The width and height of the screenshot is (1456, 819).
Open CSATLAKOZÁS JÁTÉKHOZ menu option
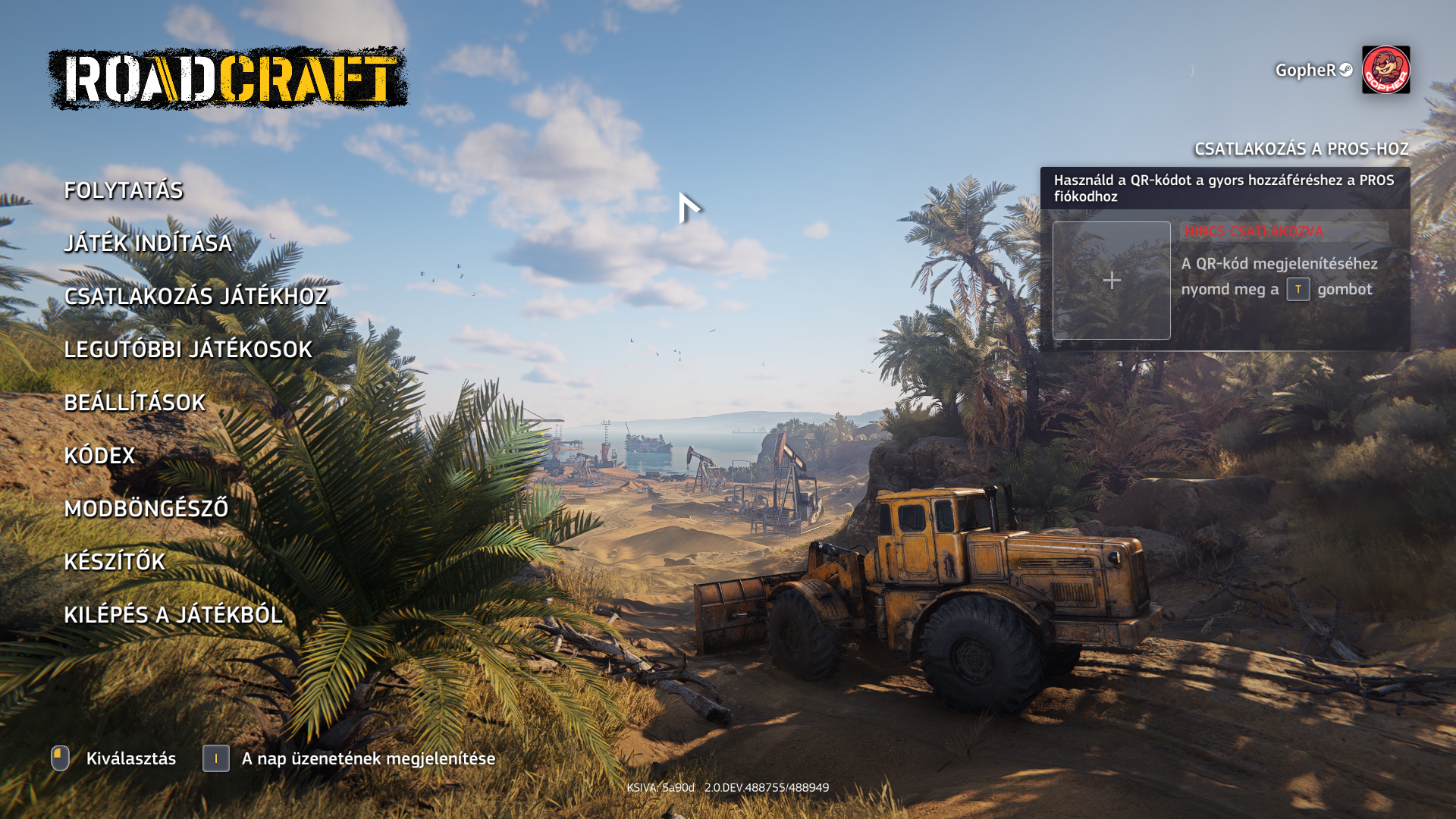click(x=196, y=297)
